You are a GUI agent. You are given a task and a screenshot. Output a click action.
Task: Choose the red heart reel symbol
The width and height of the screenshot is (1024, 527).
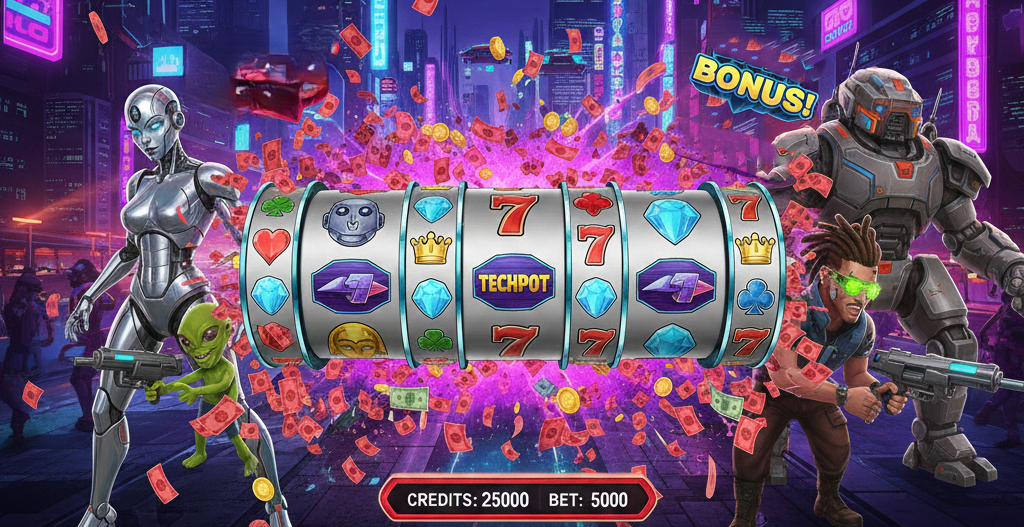[271, 243]
